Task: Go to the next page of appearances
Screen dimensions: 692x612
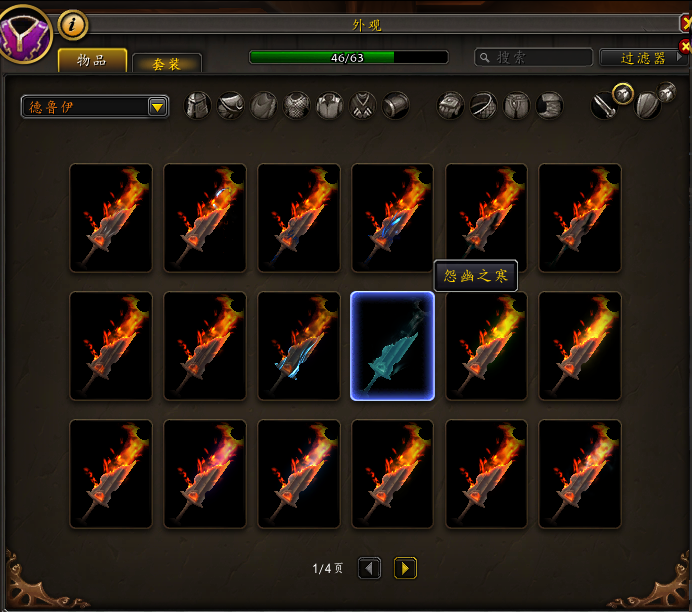Action: [x=405, y=569]
